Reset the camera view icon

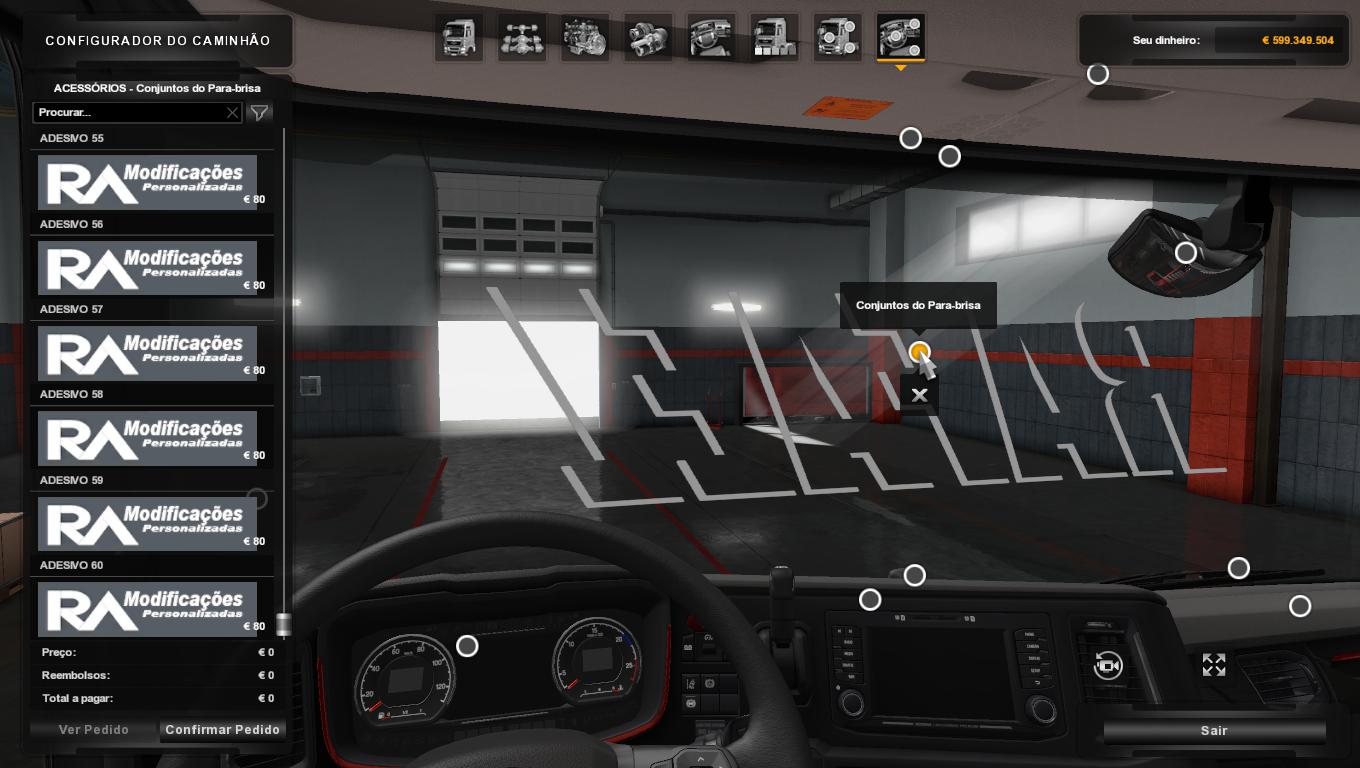[1108, 665]
